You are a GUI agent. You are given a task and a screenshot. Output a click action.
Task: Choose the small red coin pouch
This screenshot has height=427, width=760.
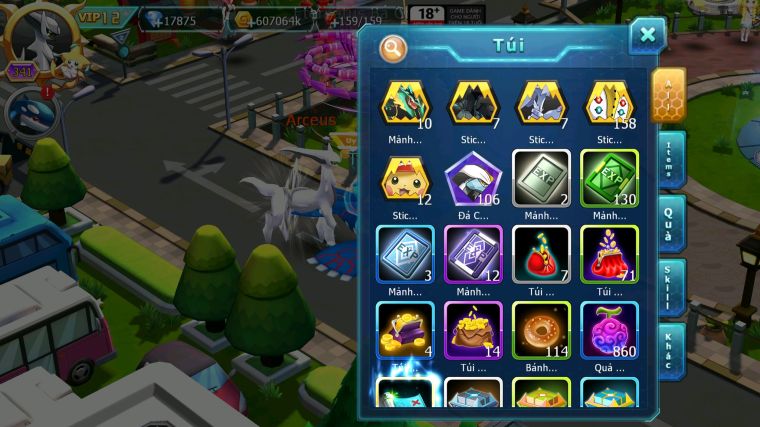(541, 253)
